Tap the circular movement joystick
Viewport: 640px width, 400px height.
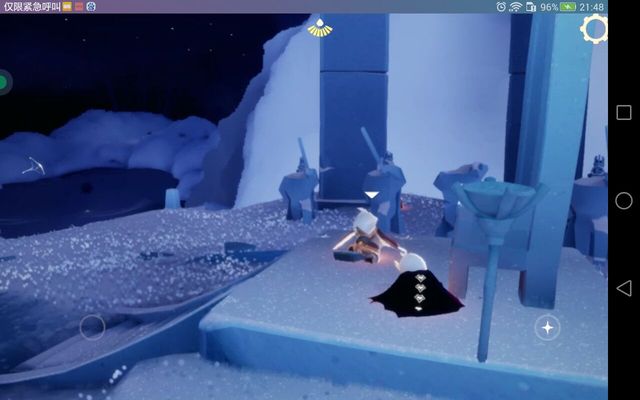click(x=92, y=327)
